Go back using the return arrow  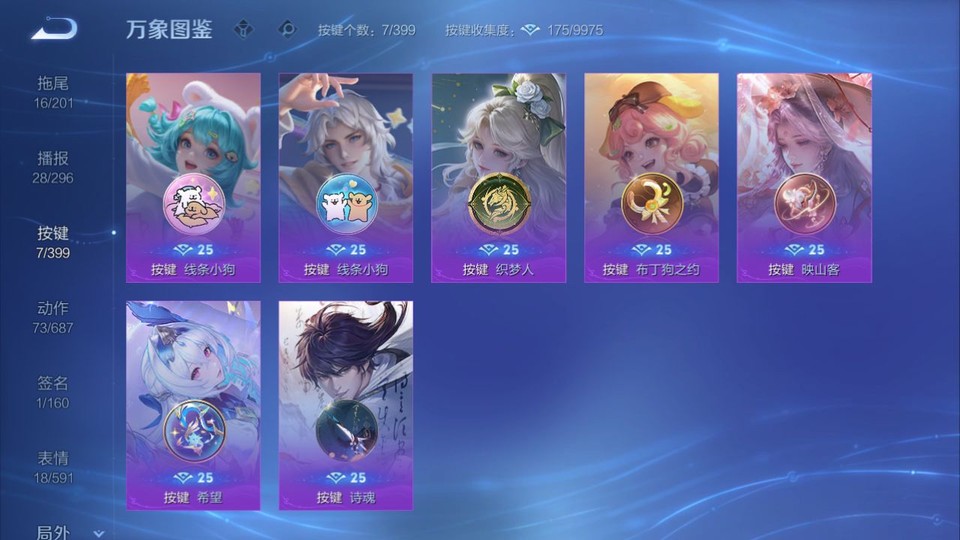tap(54, 29)
